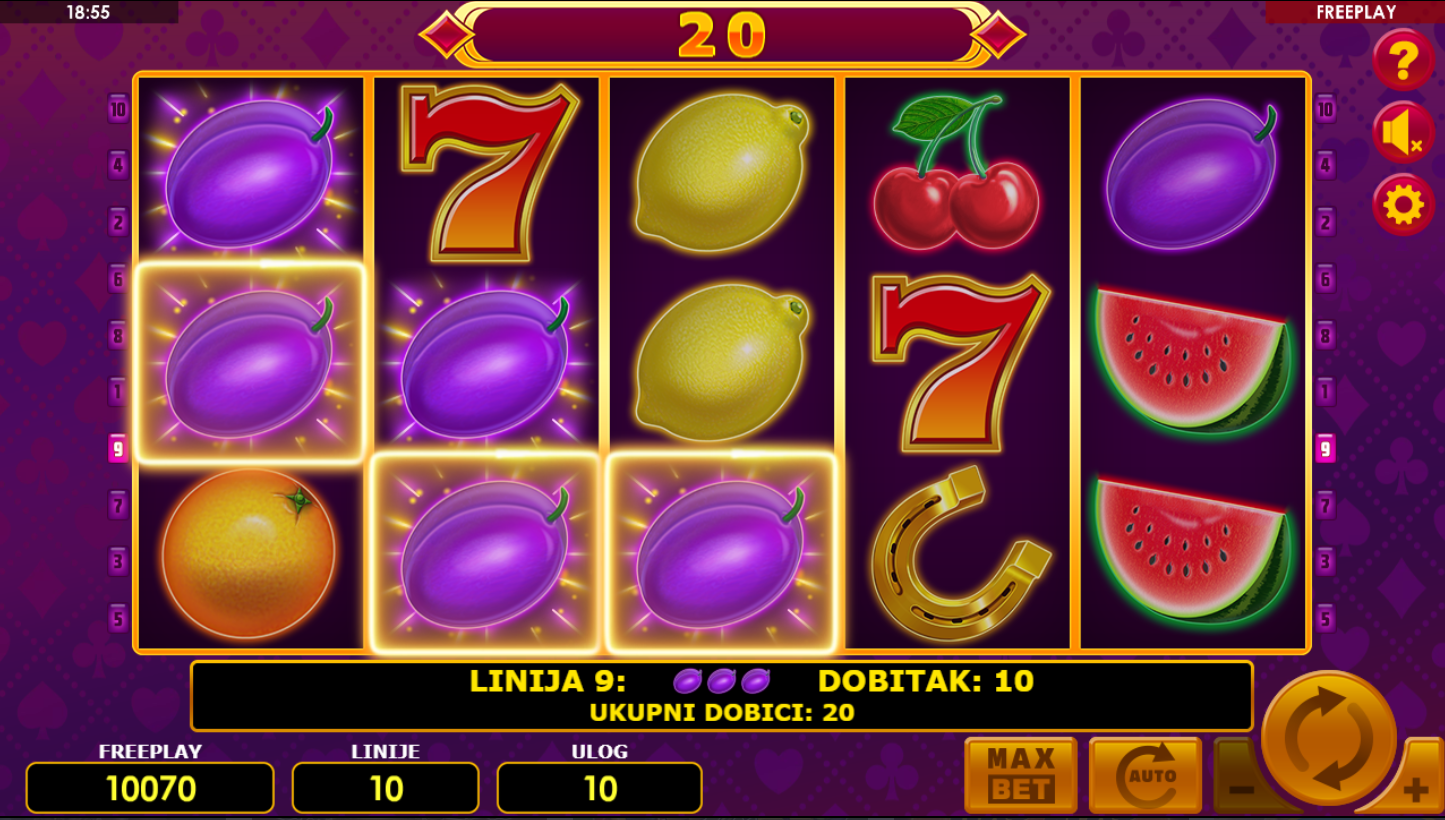This screenshot has width=1445, height=820.
Task: Activate AUTO spin mode
Action: coord(1144,776)
